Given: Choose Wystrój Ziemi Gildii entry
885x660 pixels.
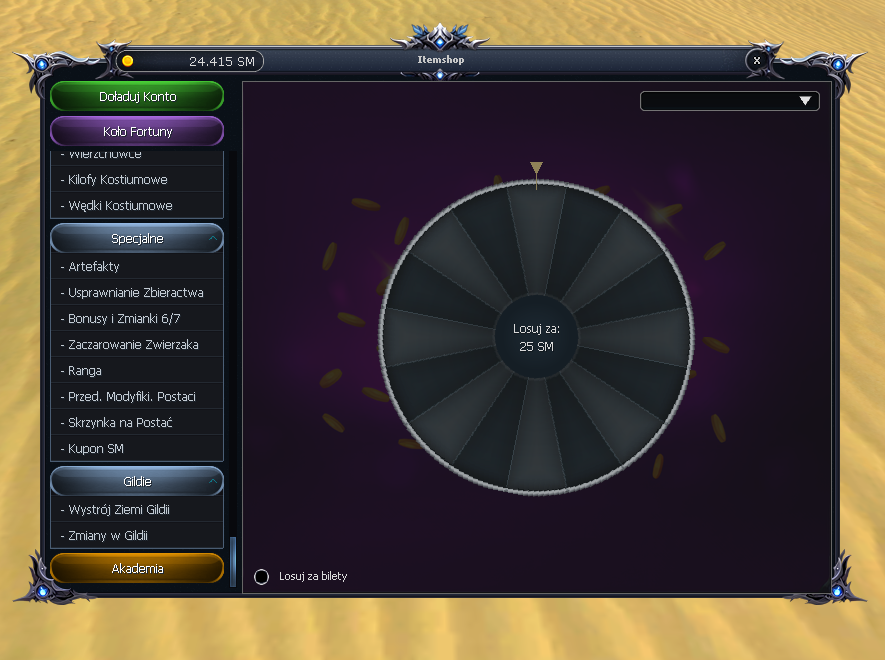Looking at the screenshot, I should point(119,510).
